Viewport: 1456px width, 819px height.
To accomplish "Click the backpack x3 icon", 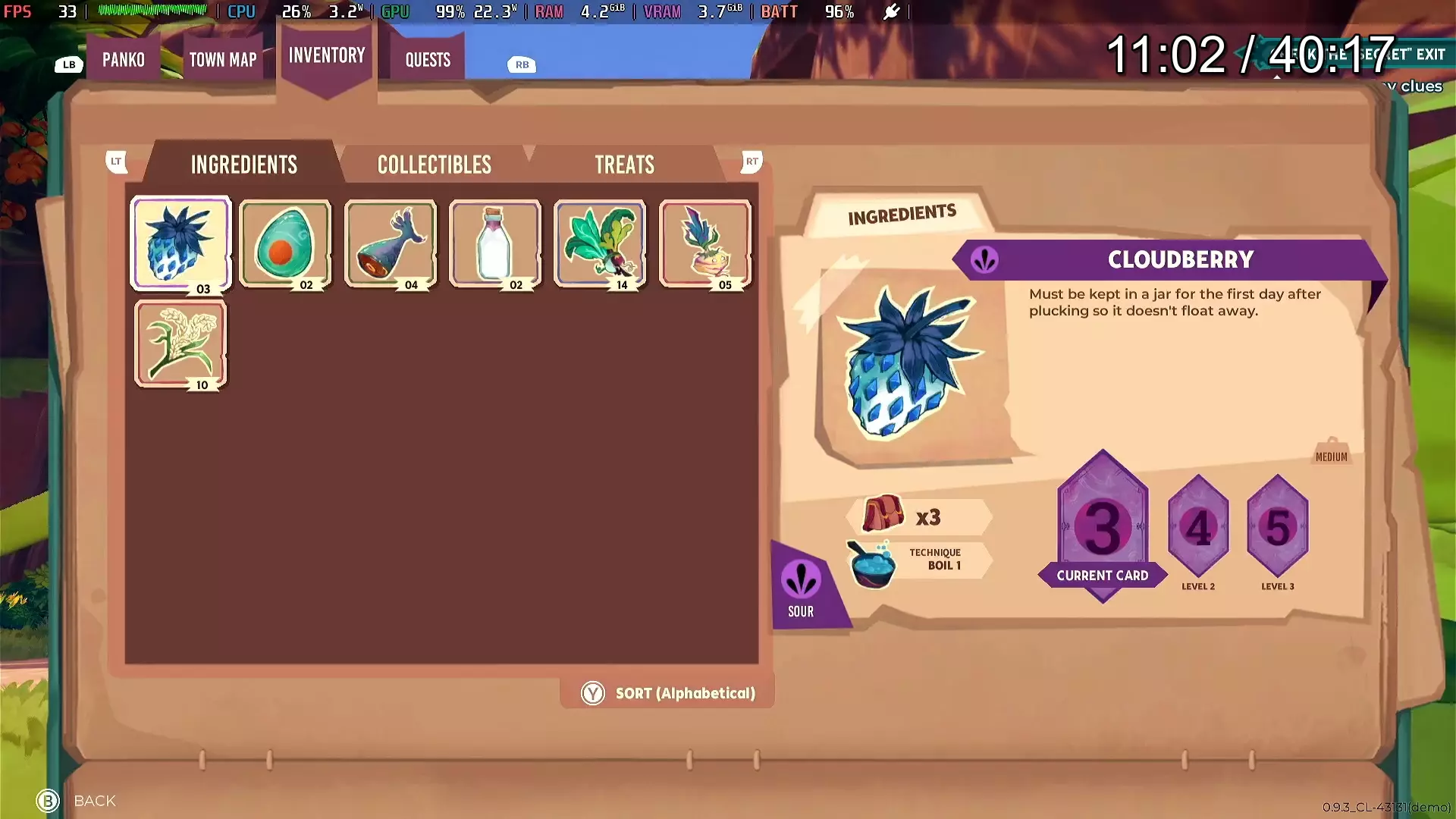I will 882,516.
